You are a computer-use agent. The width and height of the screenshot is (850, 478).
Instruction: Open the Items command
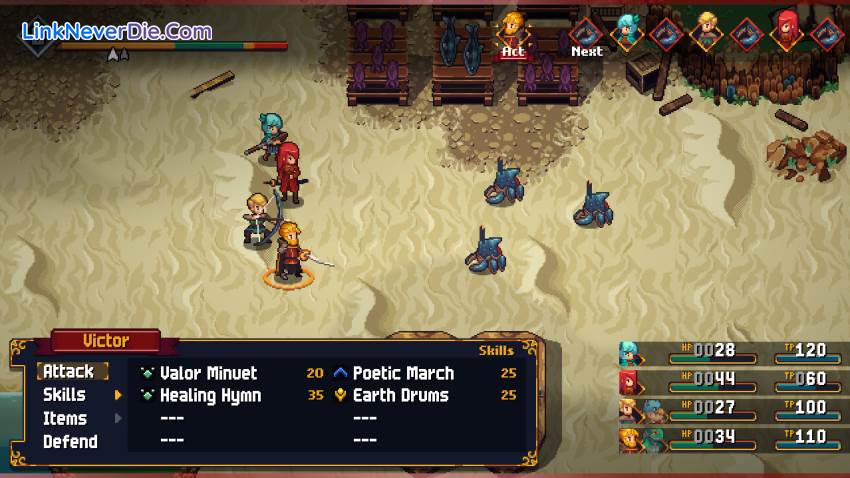64,418
